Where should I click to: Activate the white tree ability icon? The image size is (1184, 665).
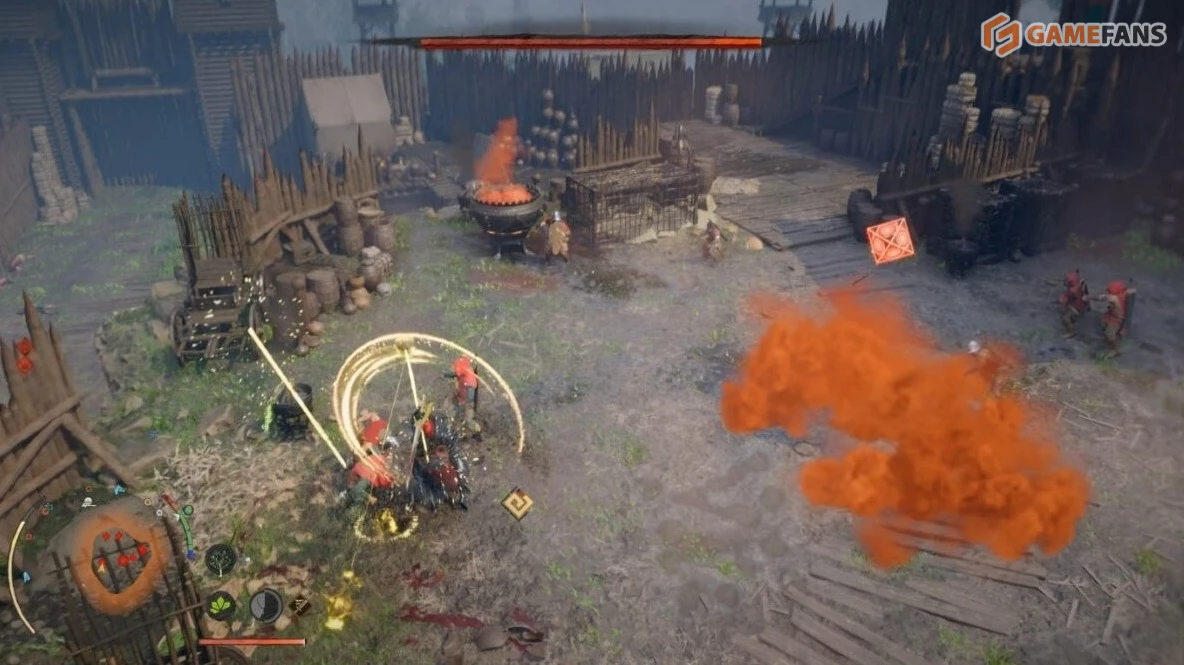coord(220,558)
